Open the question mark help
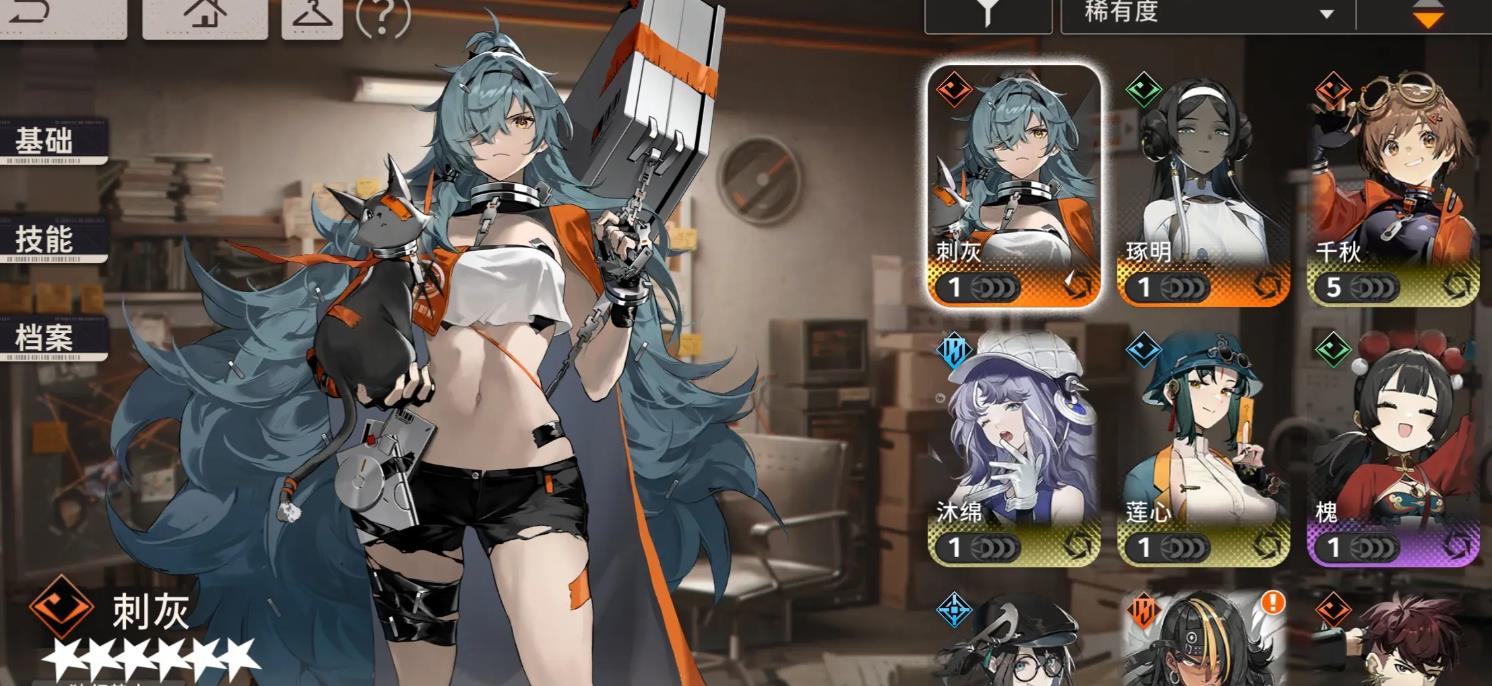The image size is (1492, 686). click(x=383, y=18)
